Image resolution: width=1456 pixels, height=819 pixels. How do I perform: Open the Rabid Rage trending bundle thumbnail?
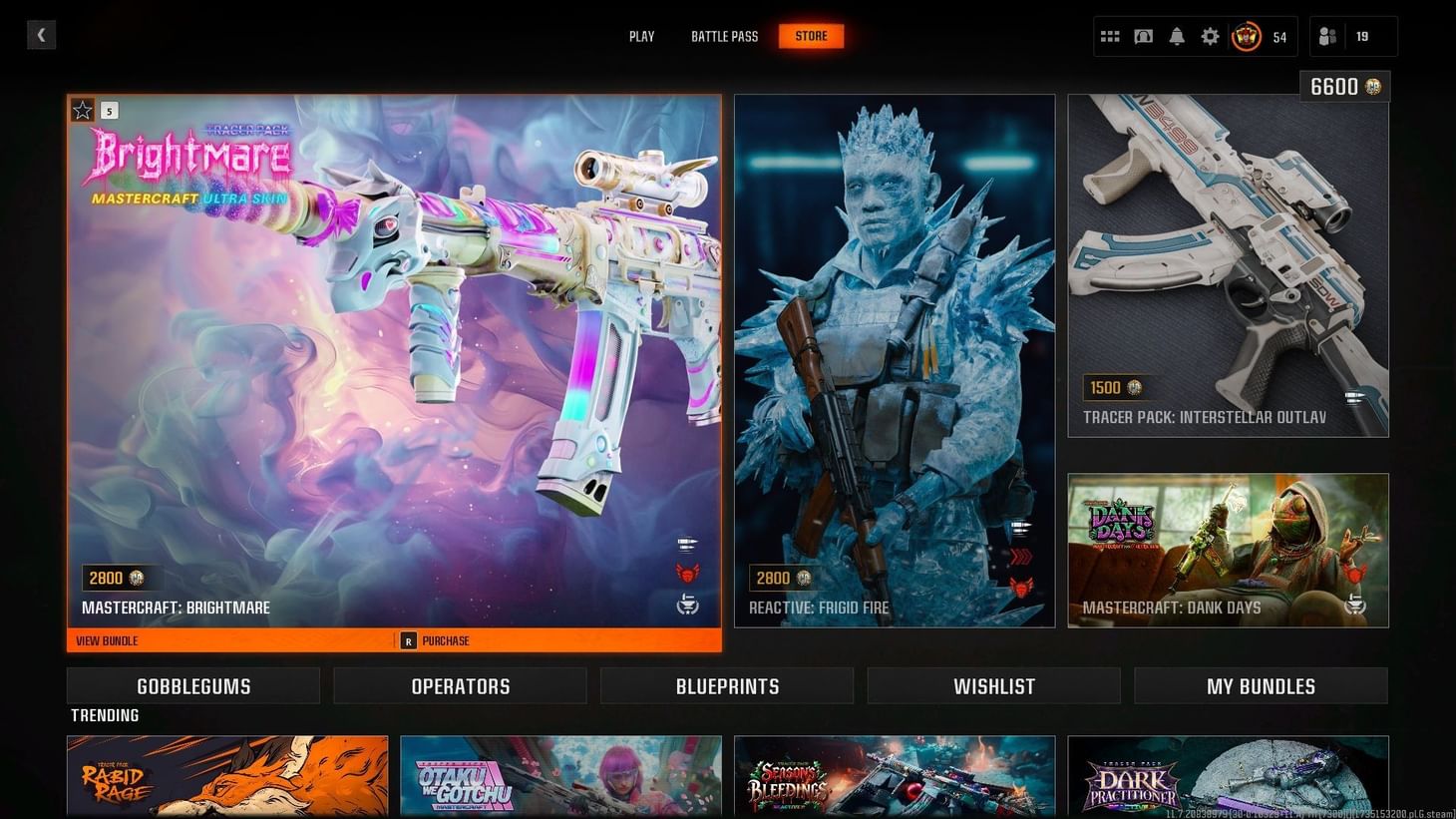[226, 777]
